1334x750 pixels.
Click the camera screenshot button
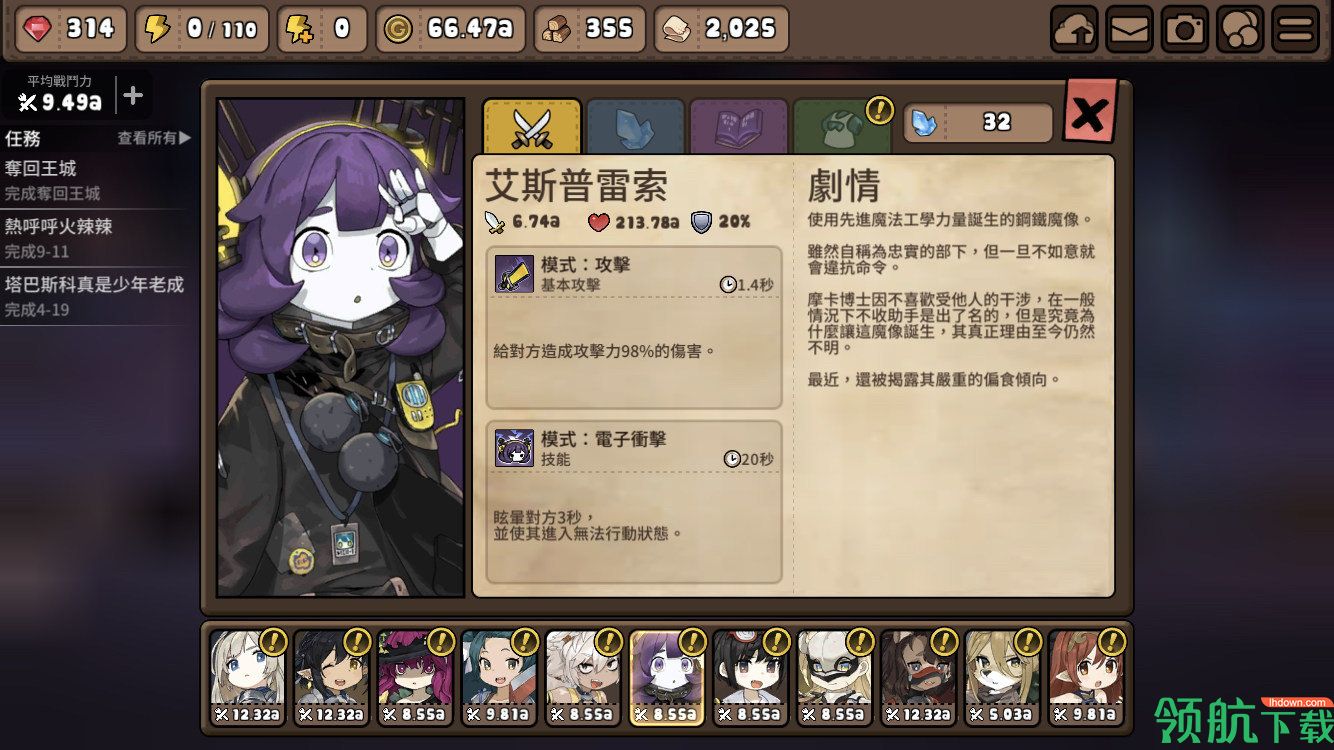(x=1185, y=30)
